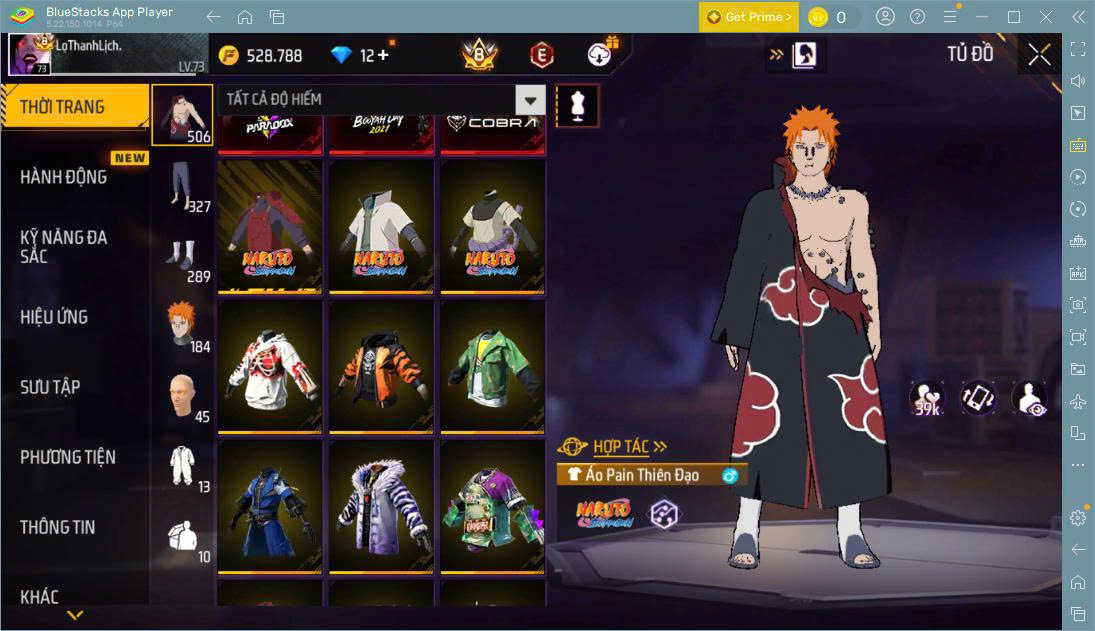Click the mannequin preview button

coord(578,105)
